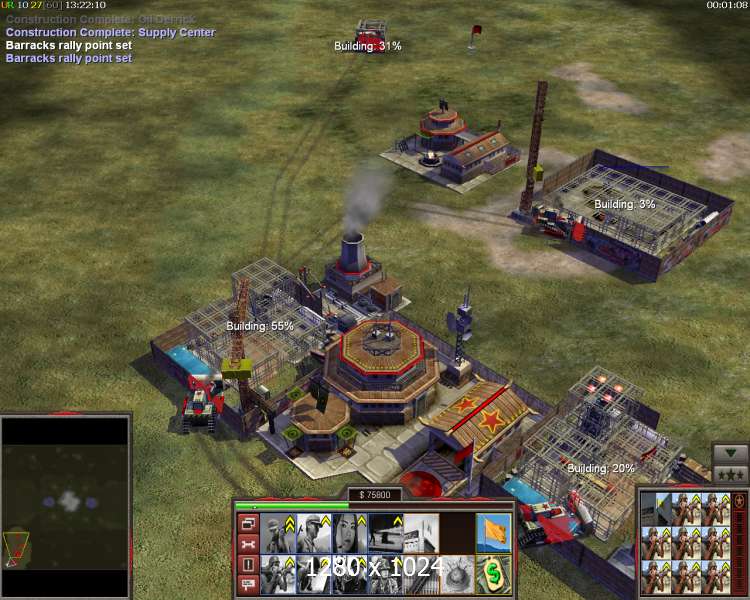
Task: Open the three-star generals powers button
Action: point(729,473)
